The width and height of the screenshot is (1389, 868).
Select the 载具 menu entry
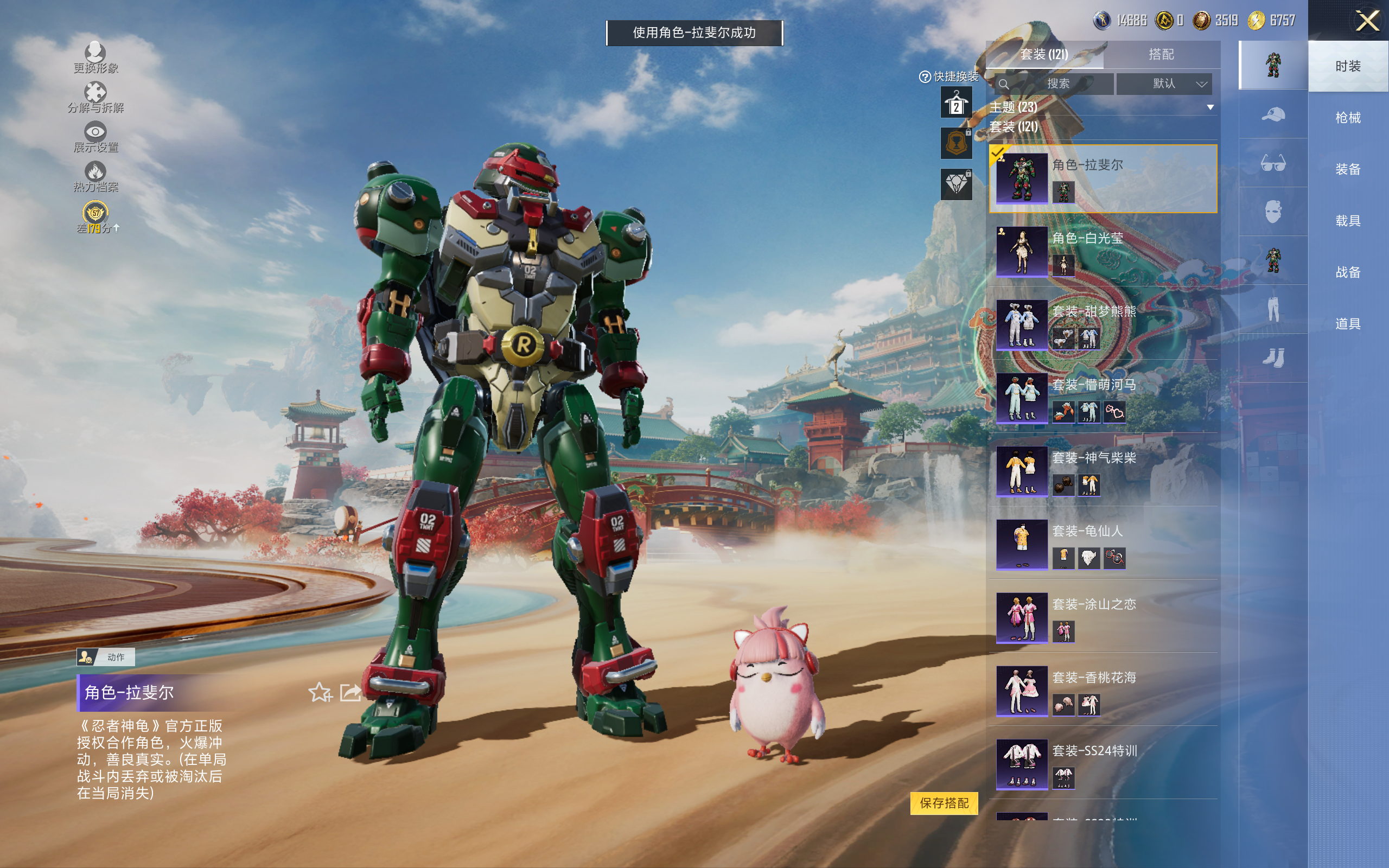pos(1347,220)
